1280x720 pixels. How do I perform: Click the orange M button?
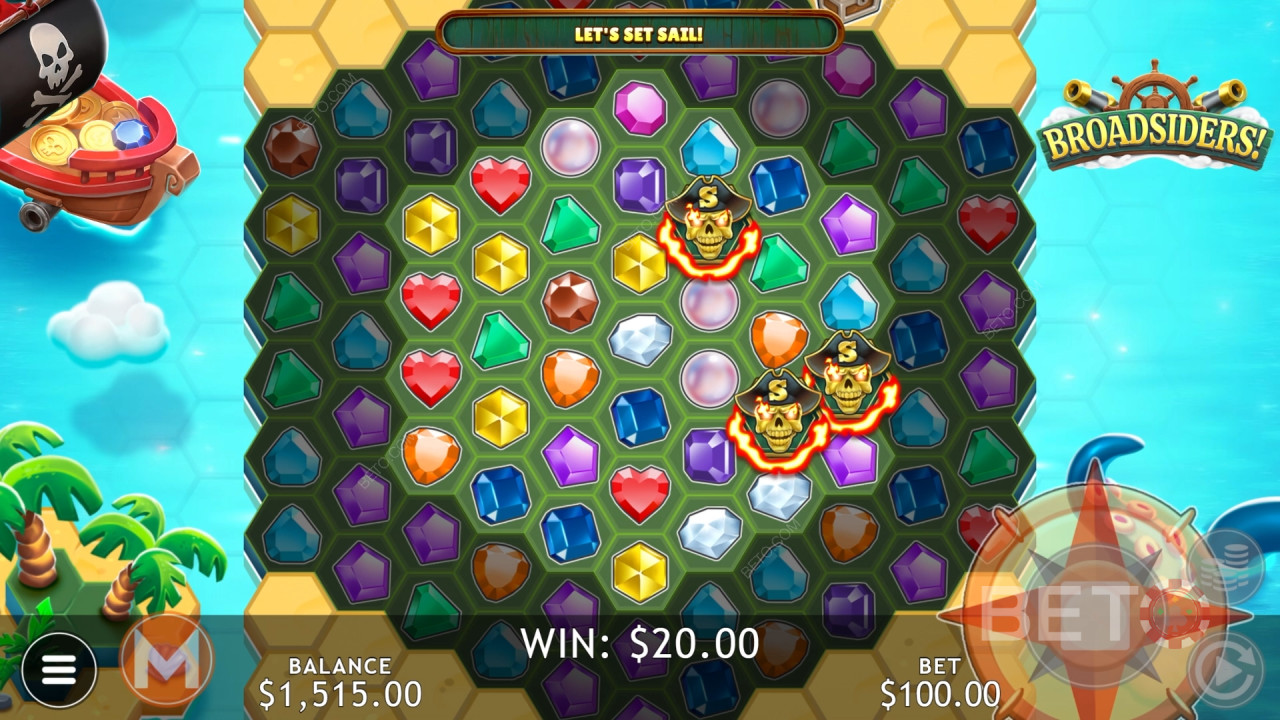(x=166, y=660)
